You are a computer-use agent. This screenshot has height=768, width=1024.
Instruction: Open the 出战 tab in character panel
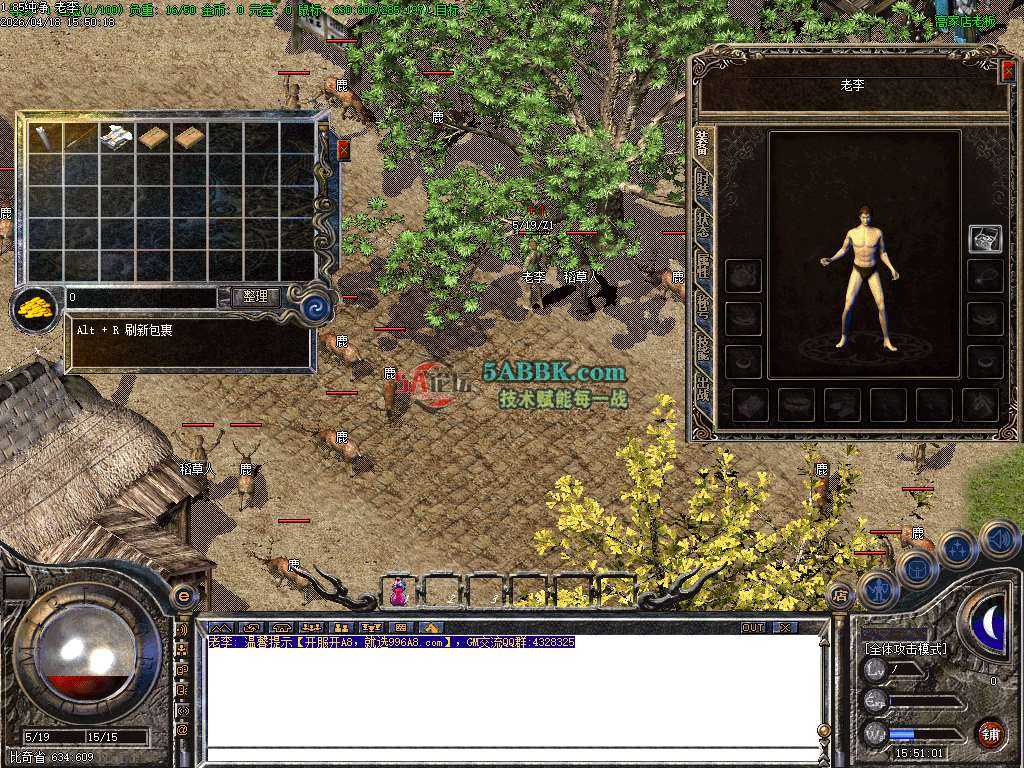coord(703,390)
